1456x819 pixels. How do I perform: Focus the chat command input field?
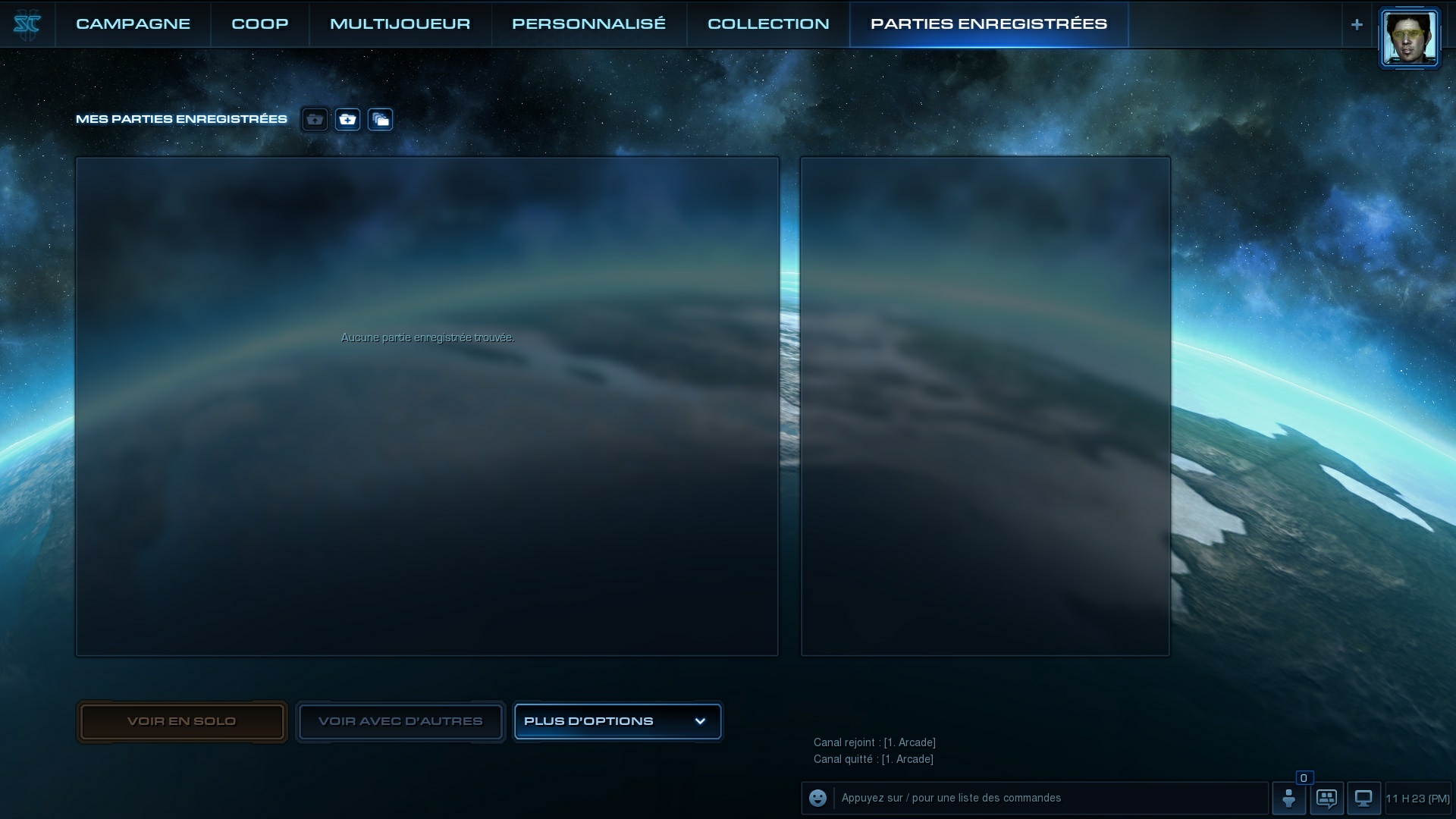[1050, 798]
